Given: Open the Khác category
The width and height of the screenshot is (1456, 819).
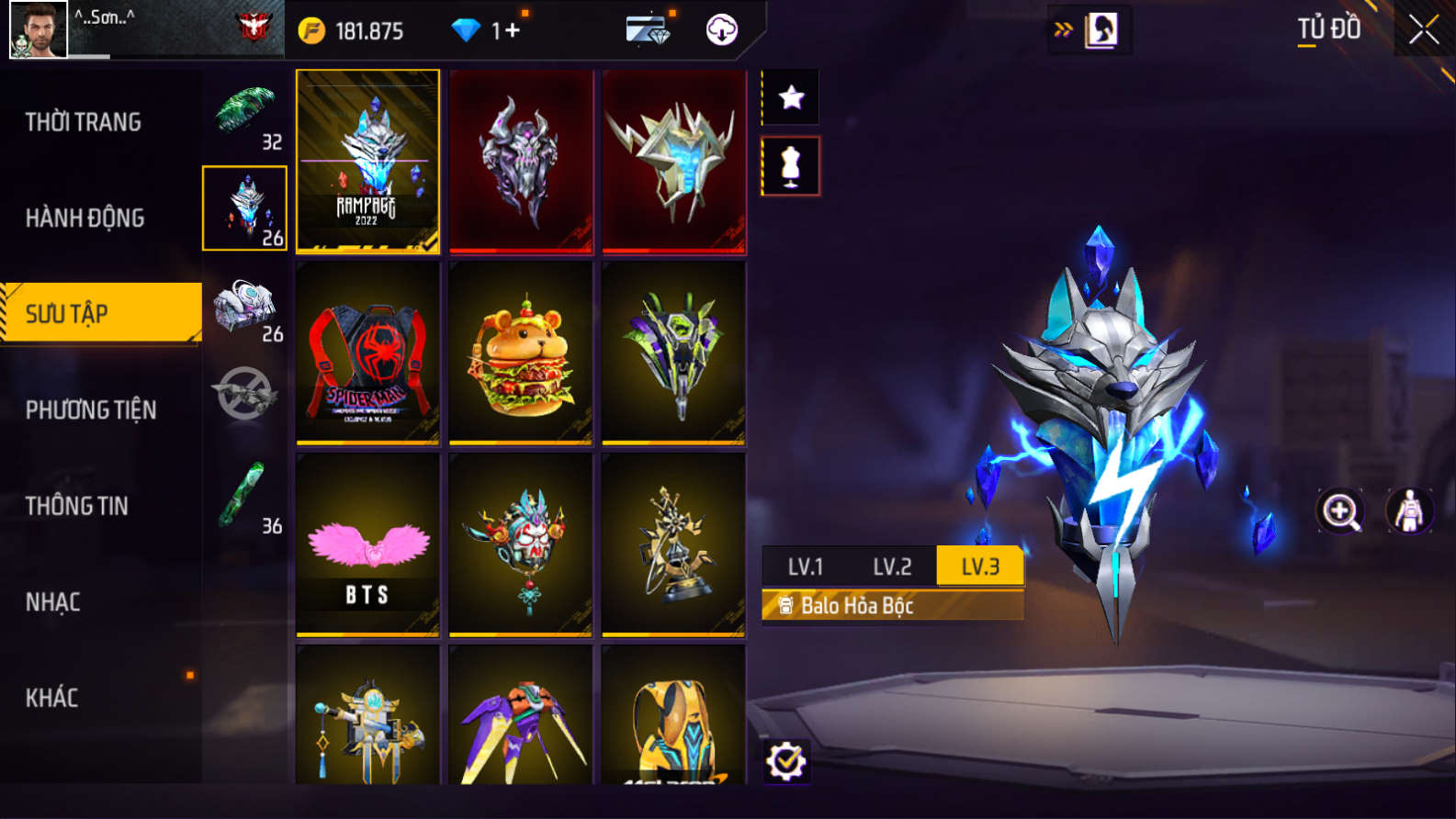Looking at the screenshot, I should 52,698.
